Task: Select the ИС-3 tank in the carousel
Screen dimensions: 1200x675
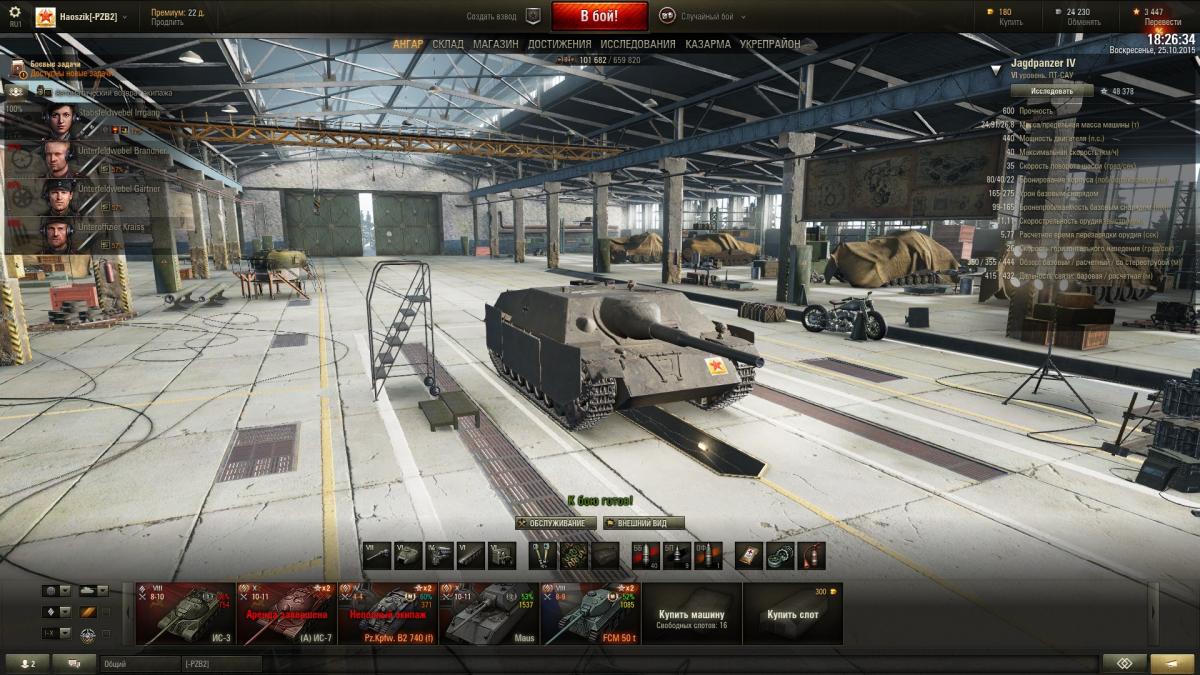Action: point(184,613)
